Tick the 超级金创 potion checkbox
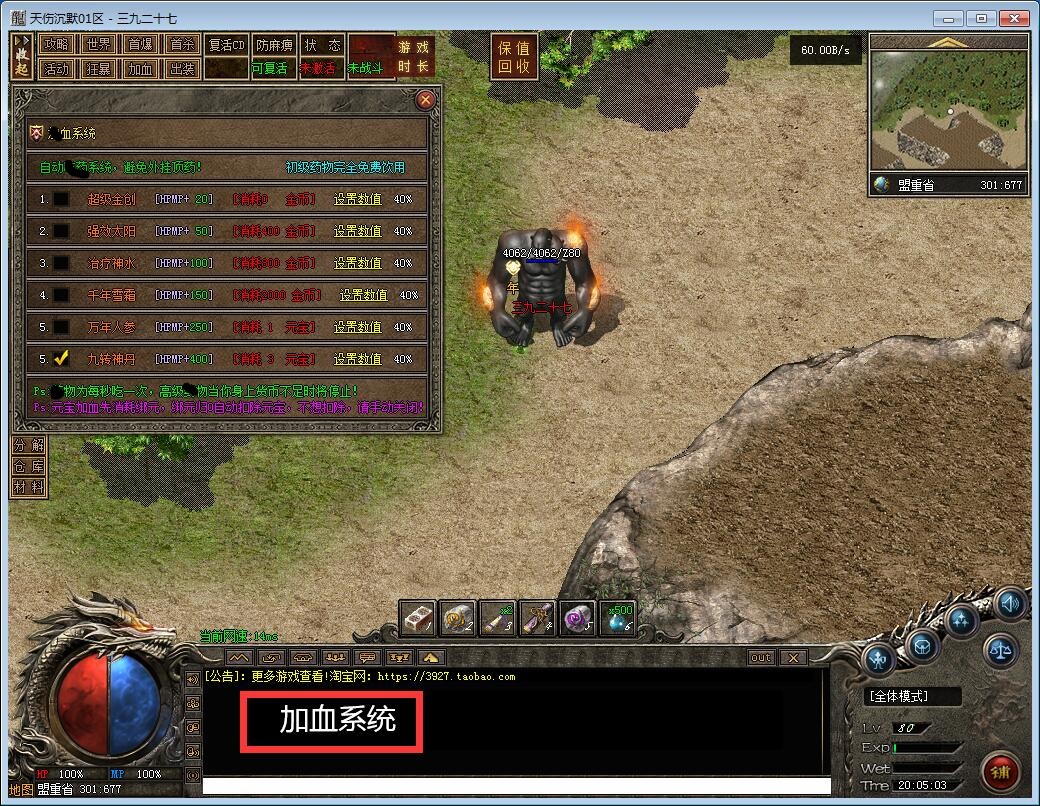Viewport: 1040px width, 806px height. [62, 199]
